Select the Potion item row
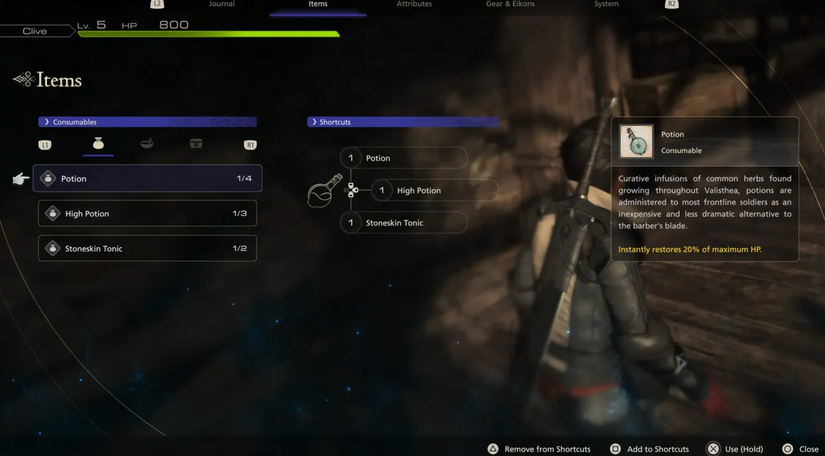Screen dimensions: 825x456 [148, 179]
